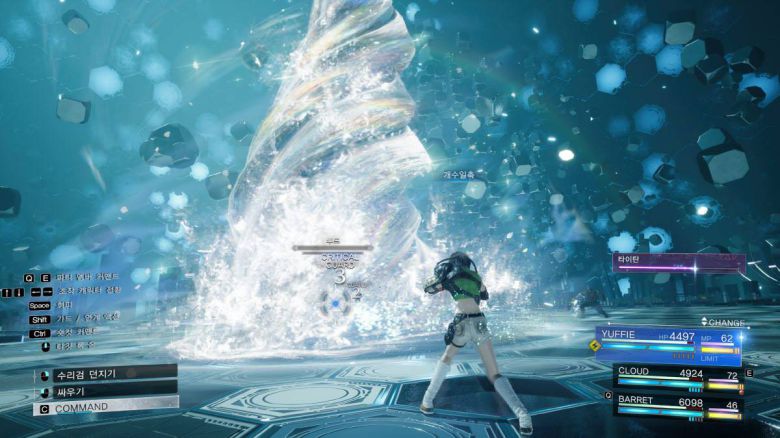780x438 pixels.
Task: Select the 수리검 던지기 command
Action: point(90,374)
